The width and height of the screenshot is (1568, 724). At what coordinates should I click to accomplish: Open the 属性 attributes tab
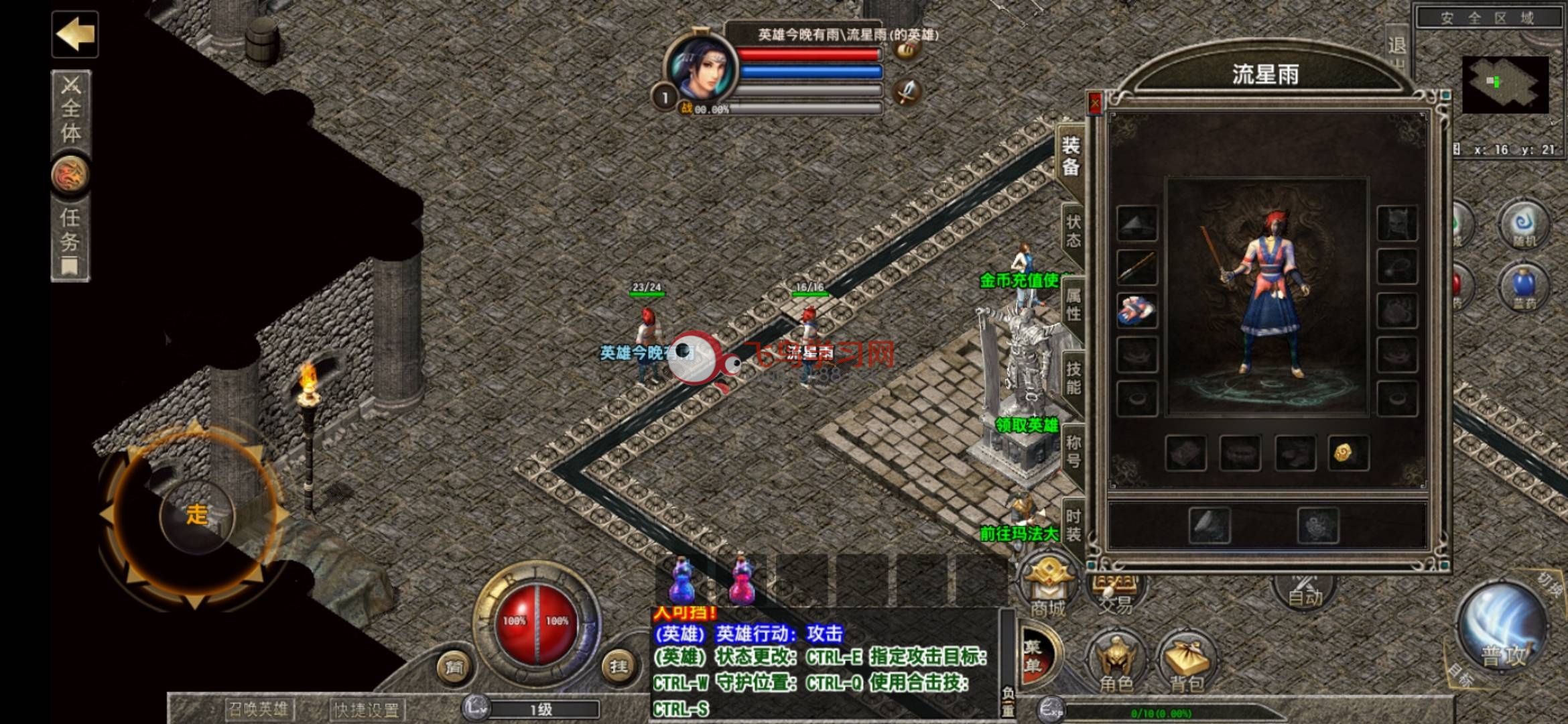coord(1073,304)
